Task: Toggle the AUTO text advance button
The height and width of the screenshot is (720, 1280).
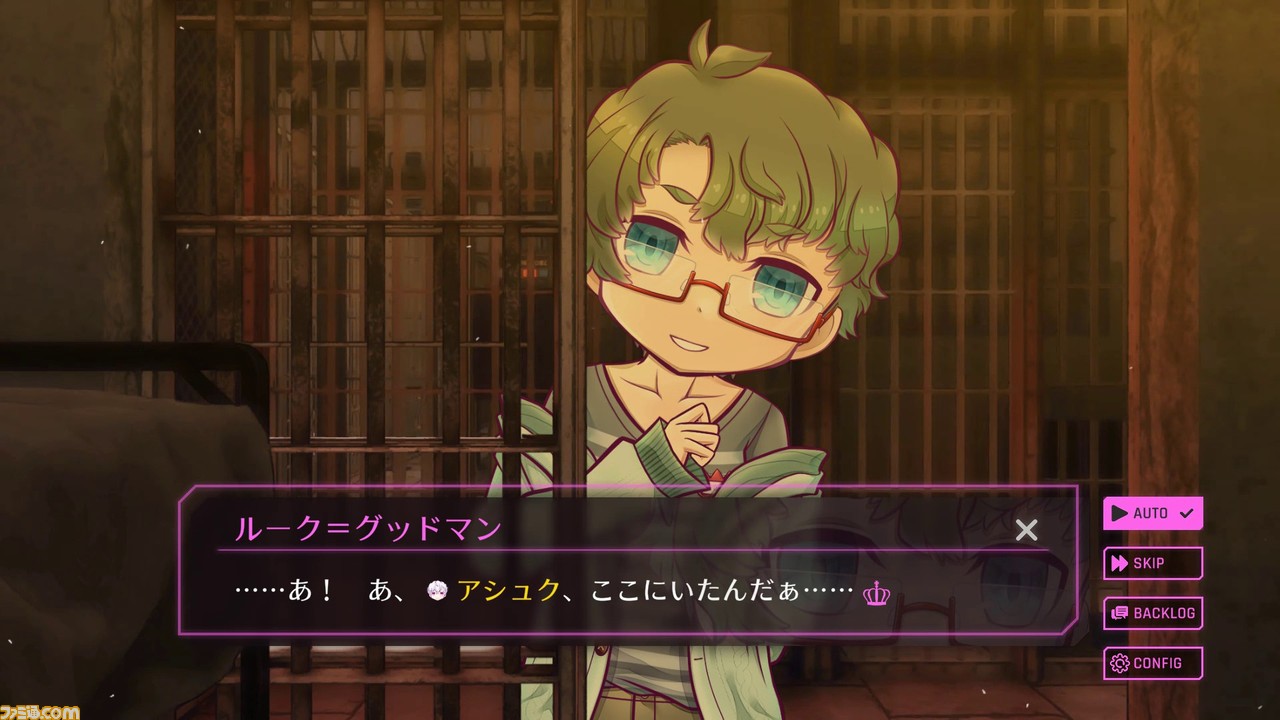Action: (1152, 513)
